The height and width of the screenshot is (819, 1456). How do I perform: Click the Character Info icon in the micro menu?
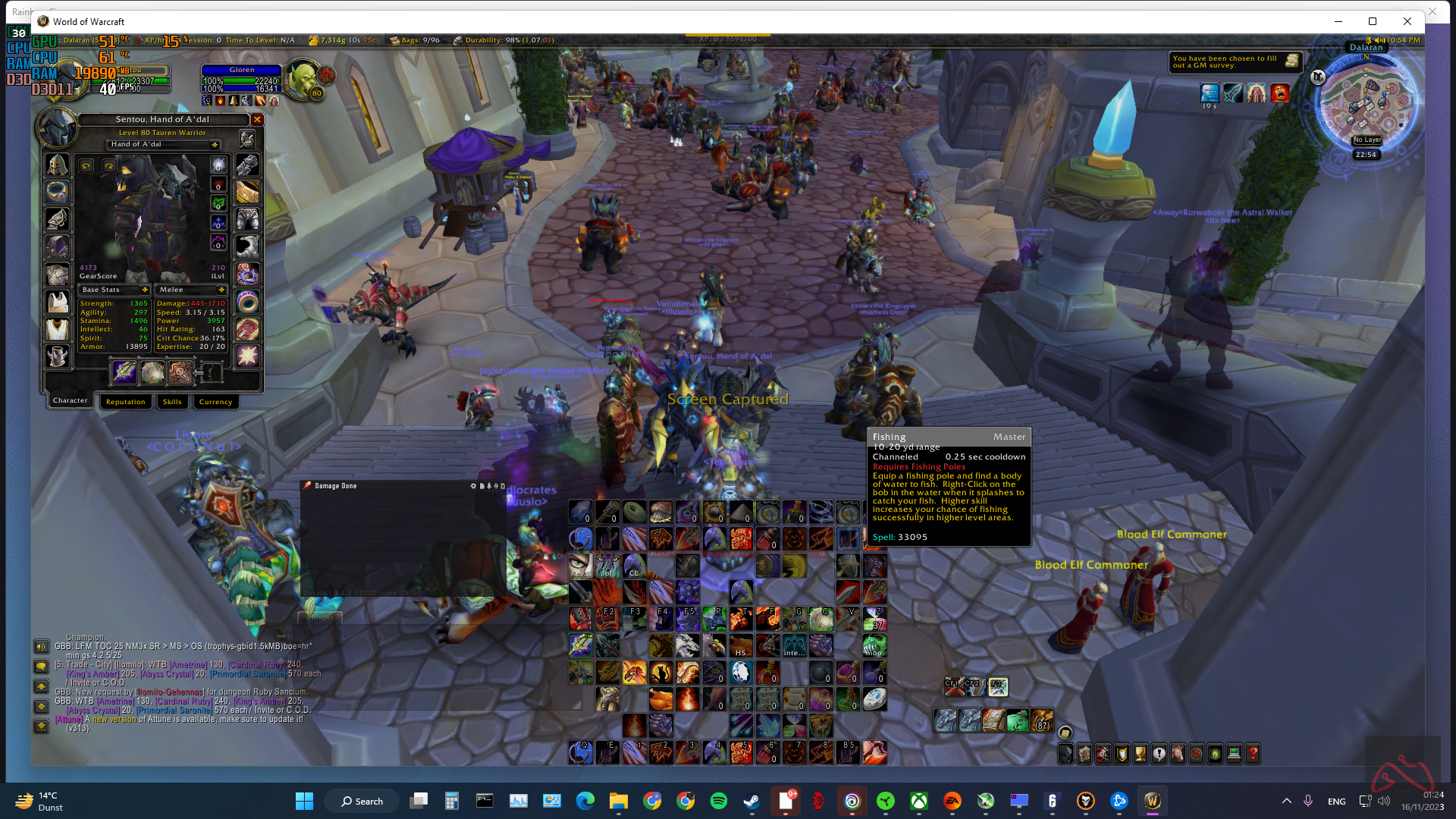click(x=1065, y=755)
